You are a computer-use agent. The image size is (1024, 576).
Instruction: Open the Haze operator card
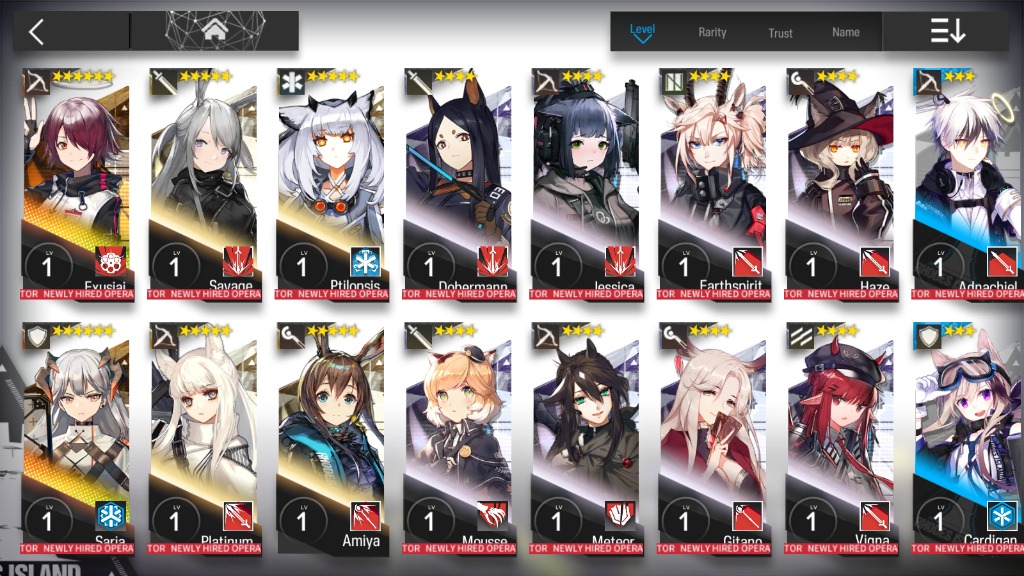pyautogui.click(x=840, y=180)
